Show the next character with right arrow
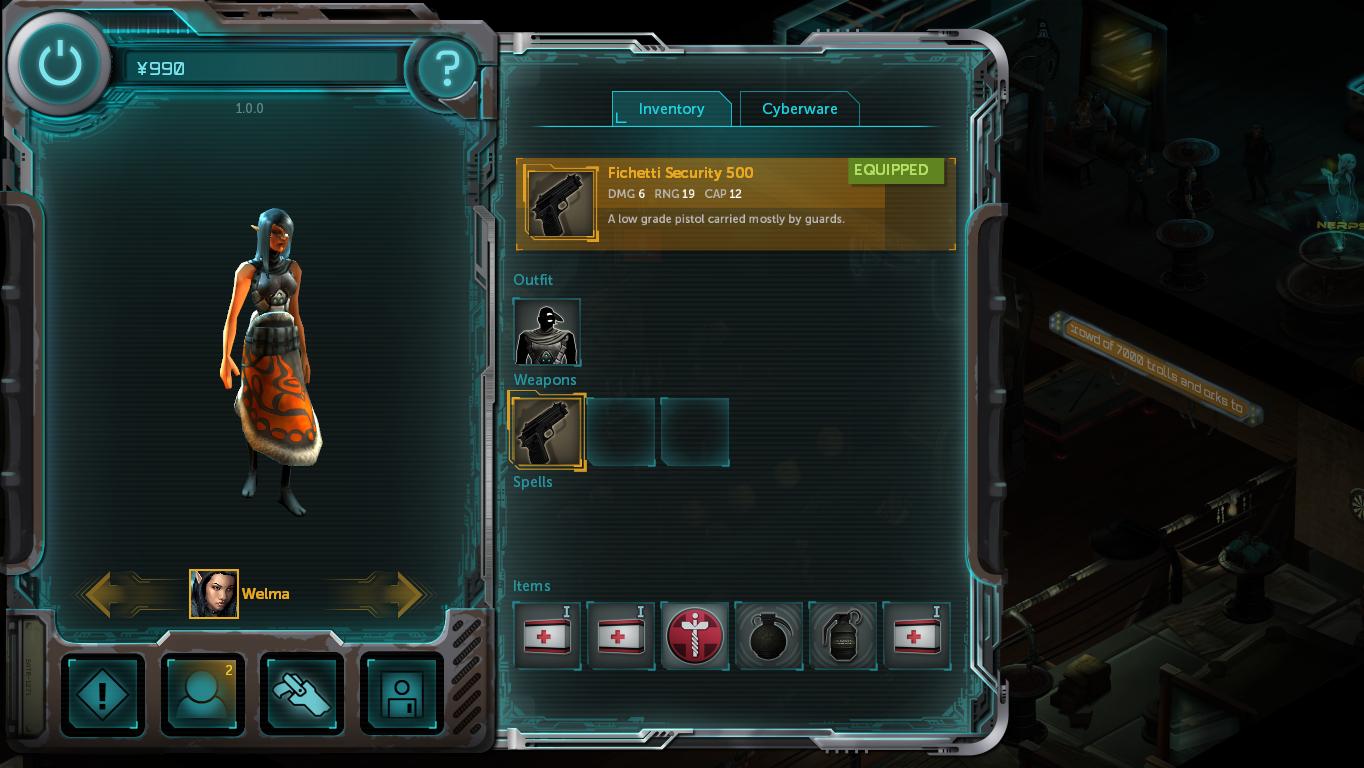Screen dimensions: 1364x768 pos(398,594)
